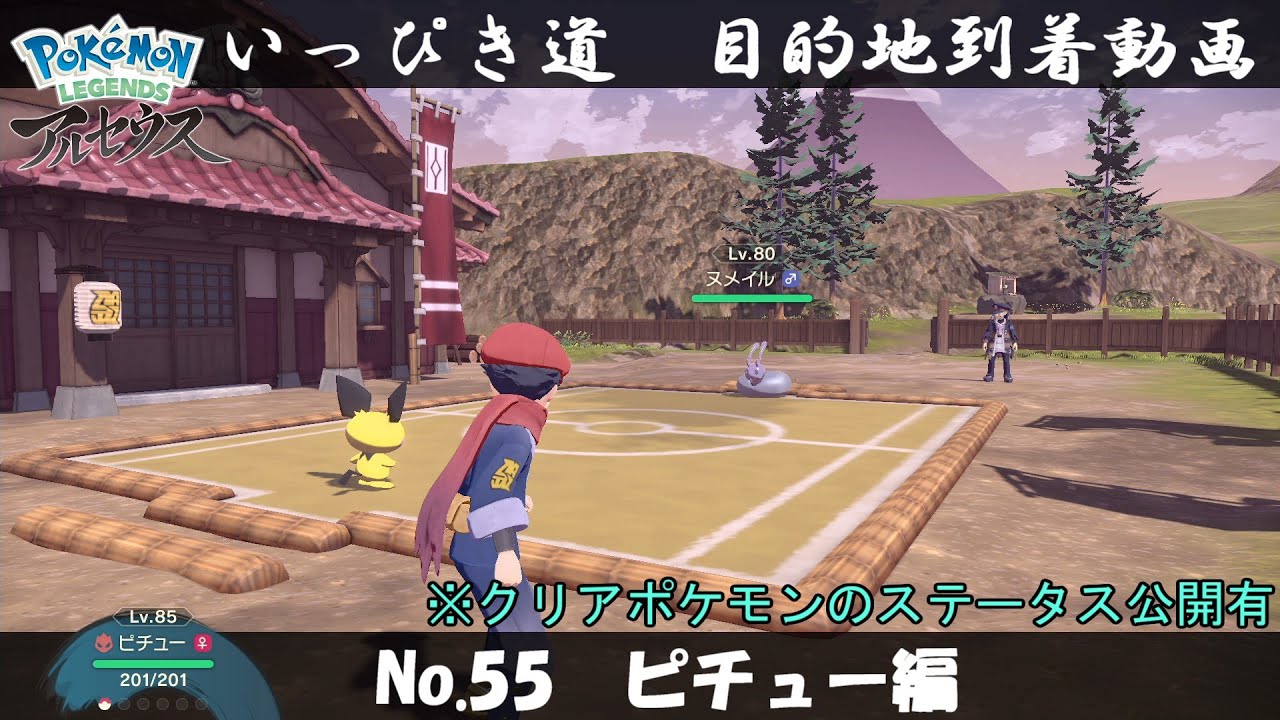Click the male gender icon beside ヌメイル
Screen dimensions: 1280x720
tap(791, 279)
